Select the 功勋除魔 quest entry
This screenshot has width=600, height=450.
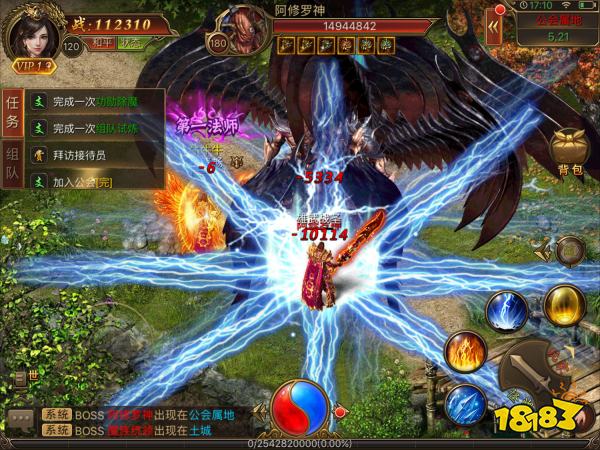pos(96,101)
